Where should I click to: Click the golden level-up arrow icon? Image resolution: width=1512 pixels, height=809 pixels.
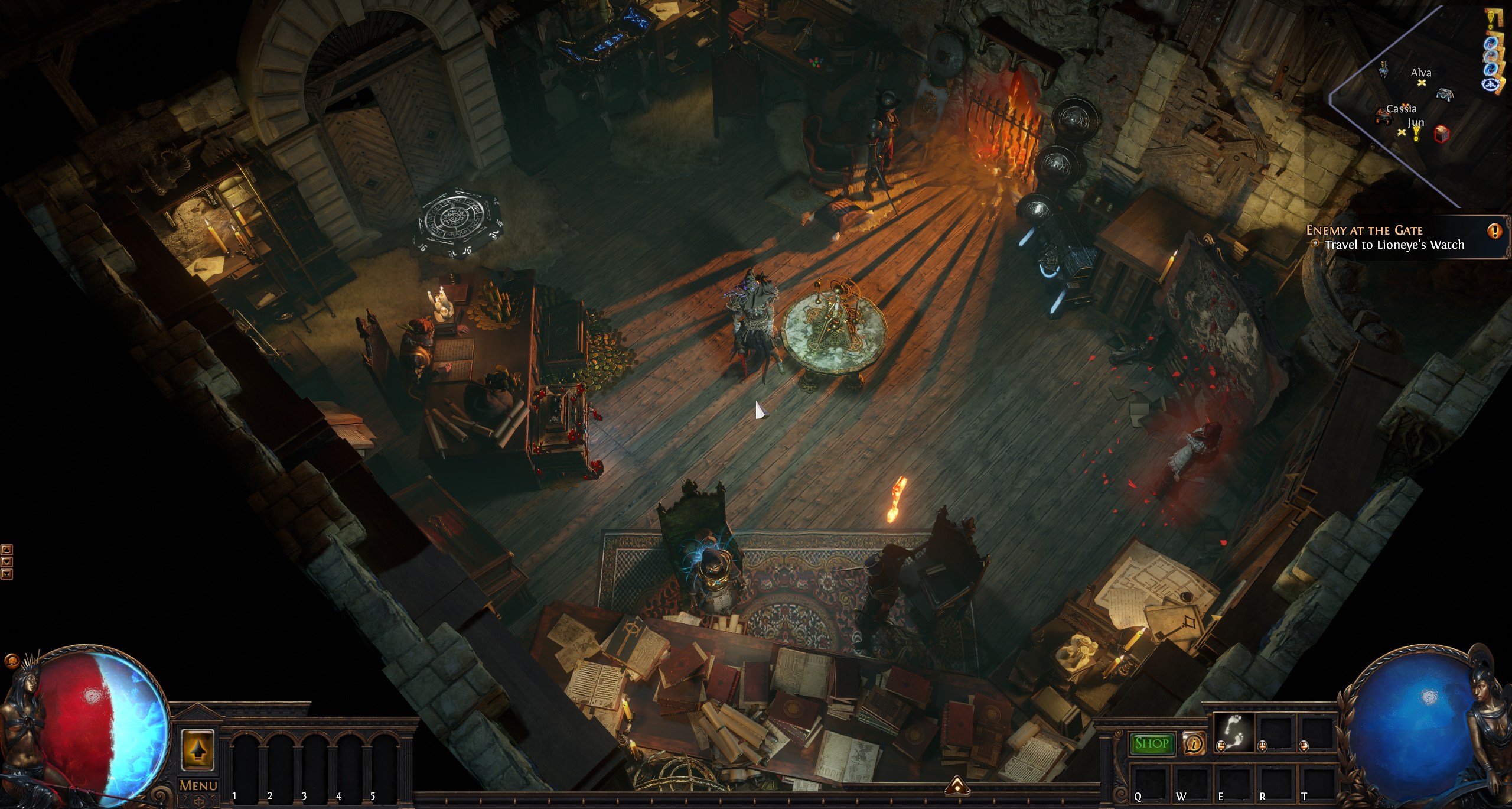point(198,750)
